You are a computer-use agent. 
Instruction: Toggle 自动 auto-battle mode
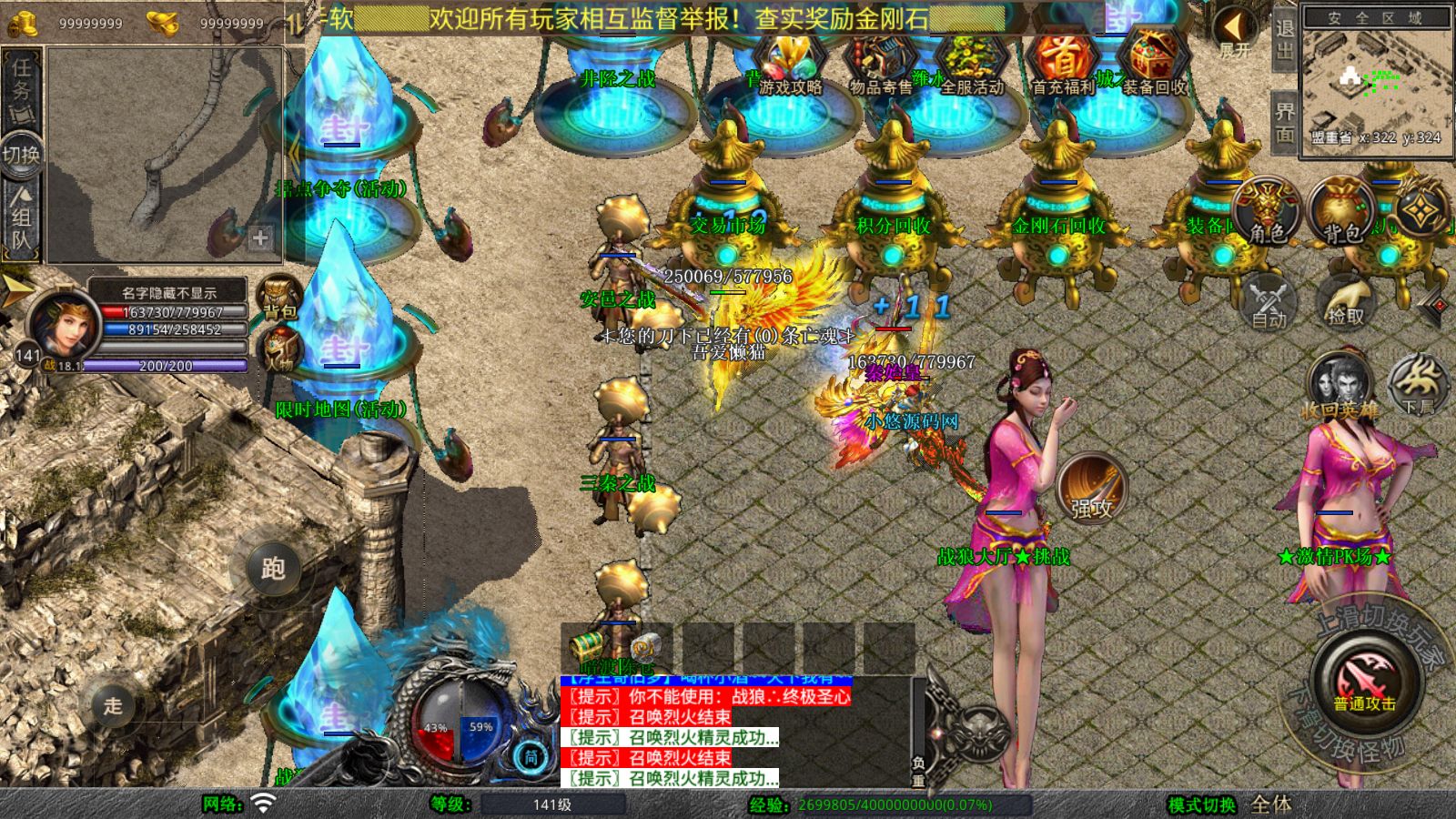point(1270,300)
